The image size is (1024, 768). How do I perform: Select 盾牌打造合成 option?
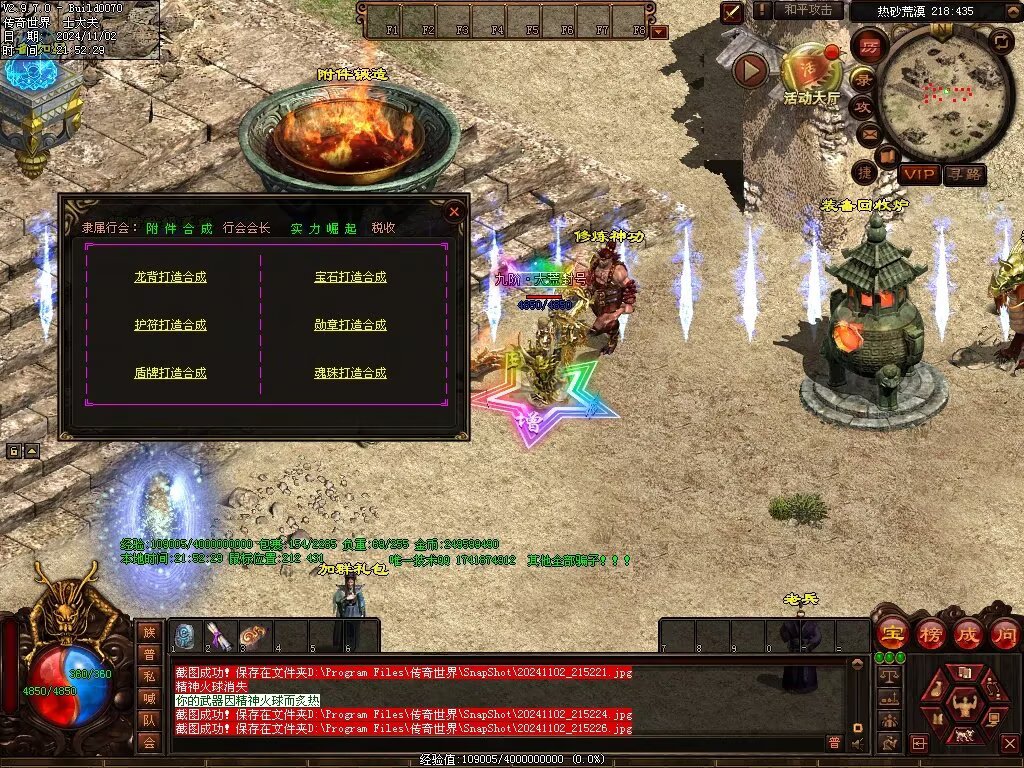(x=170, y=373)
